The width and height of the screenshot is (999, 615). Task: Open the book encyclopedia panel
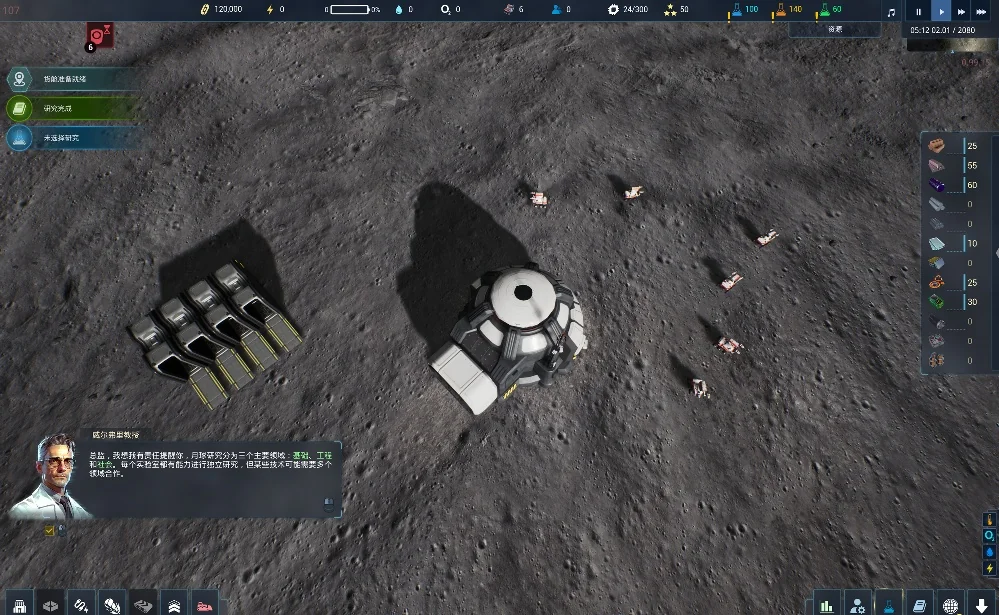pos(919,603)
